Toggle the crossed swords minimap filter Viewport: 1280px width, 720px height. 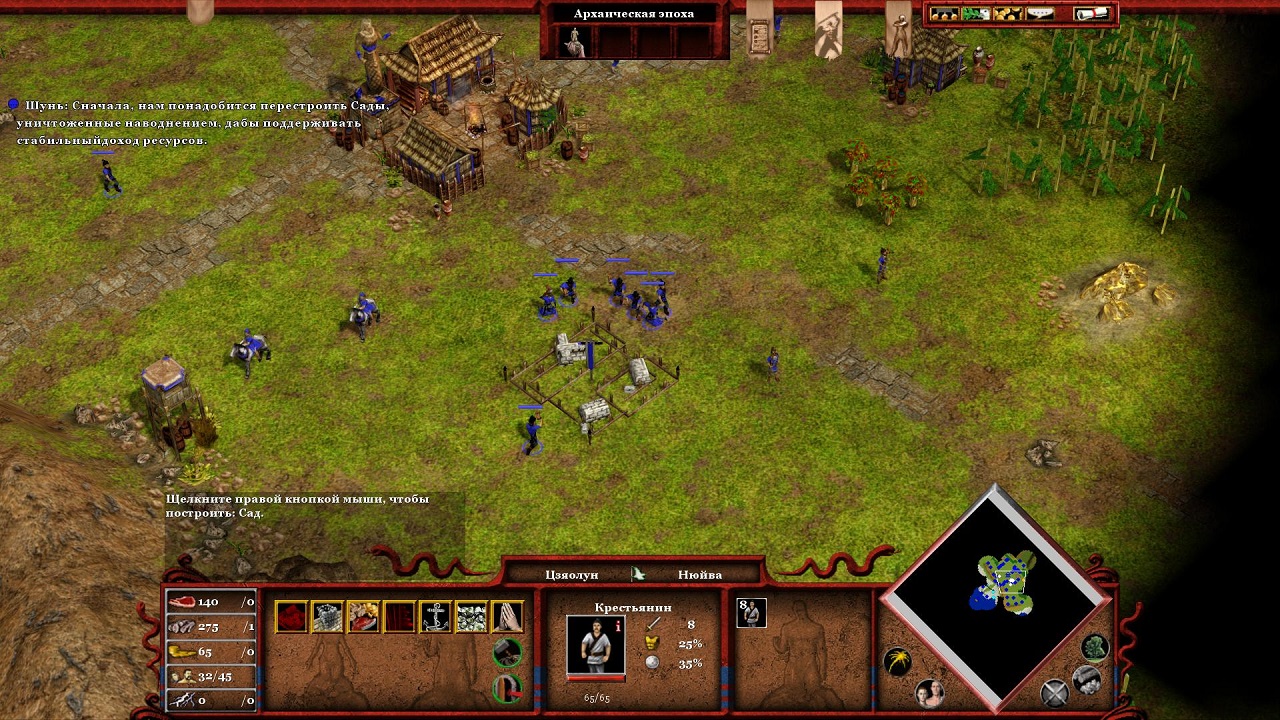[x=1054, y=692]
